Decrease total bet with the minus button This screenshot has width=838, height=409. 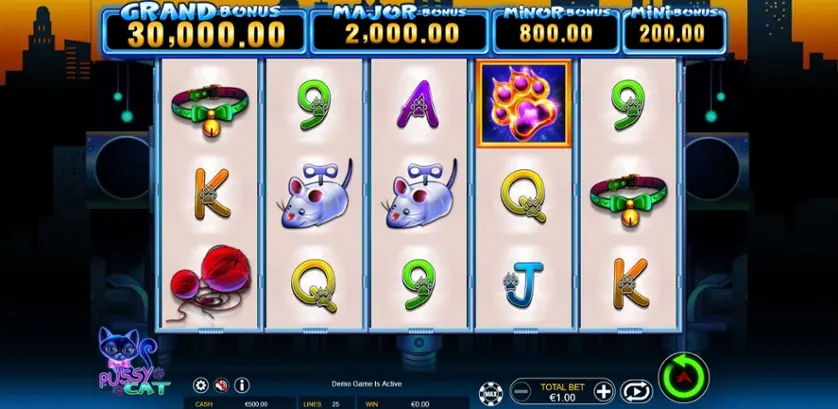click(x=520, y=390)
